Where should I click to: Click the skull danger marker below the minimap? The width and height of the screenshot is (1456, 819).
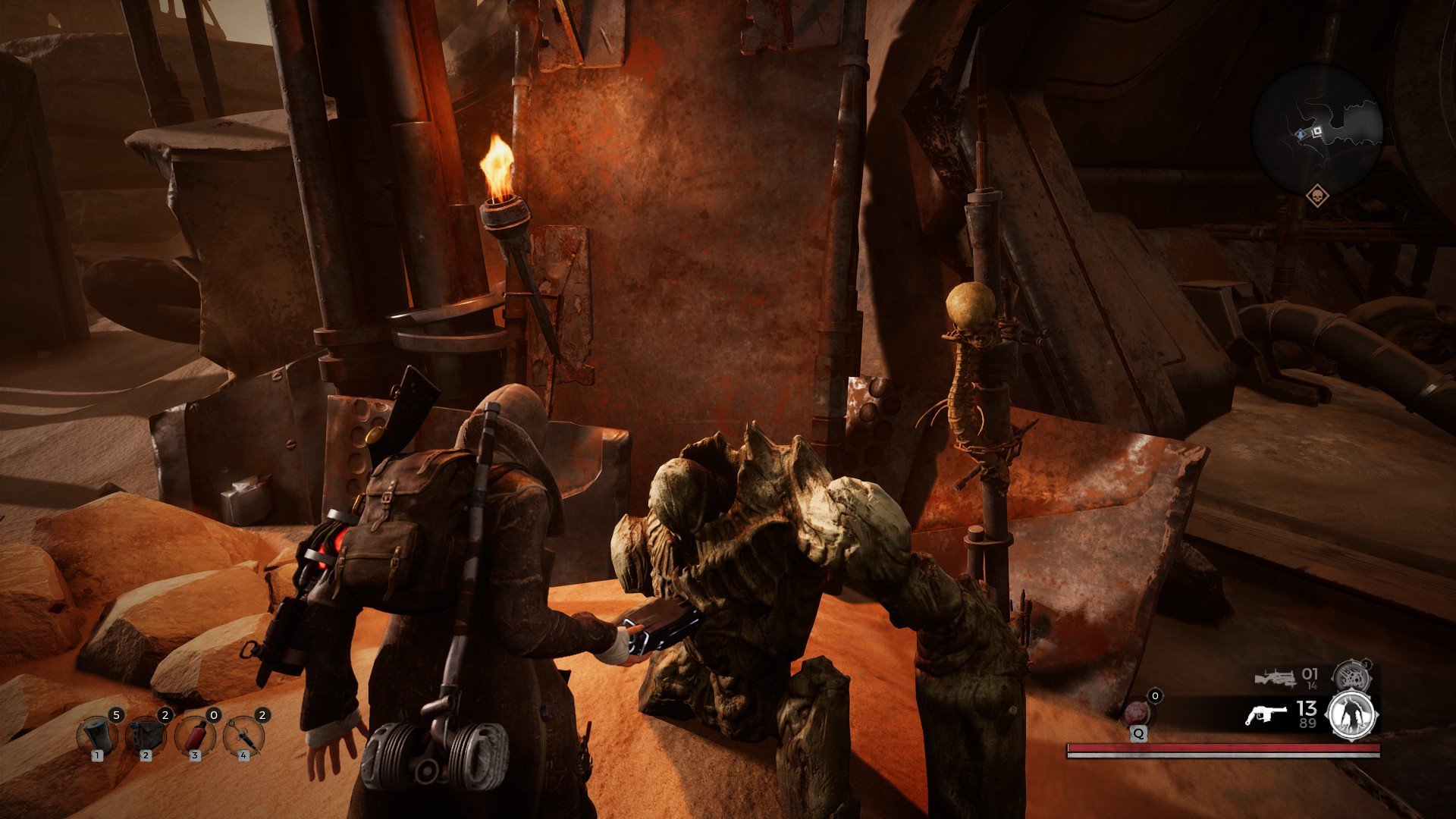[x=1316, y=196]
